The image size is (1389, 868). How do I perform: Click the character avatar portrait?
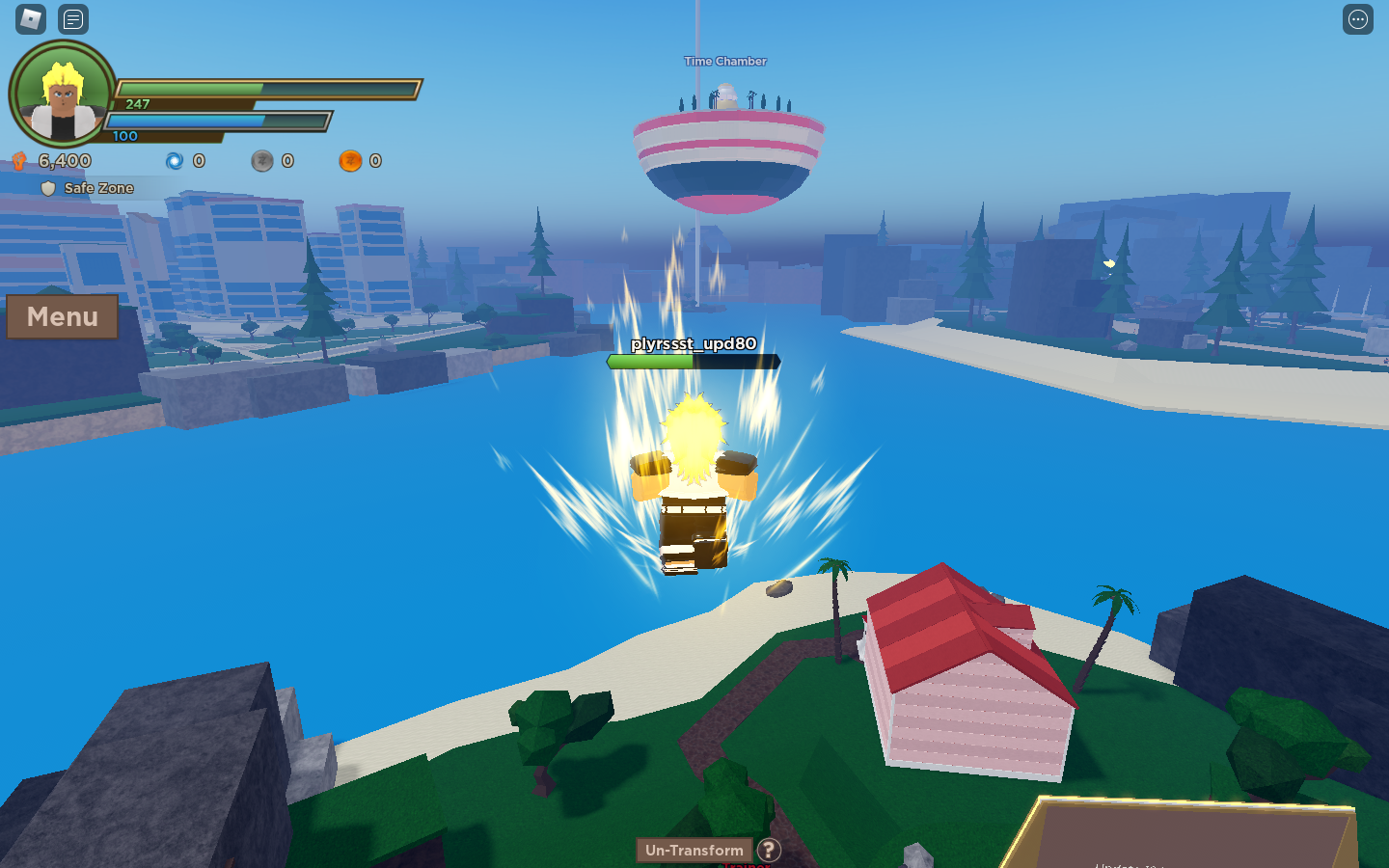click(x=60, y=93)
